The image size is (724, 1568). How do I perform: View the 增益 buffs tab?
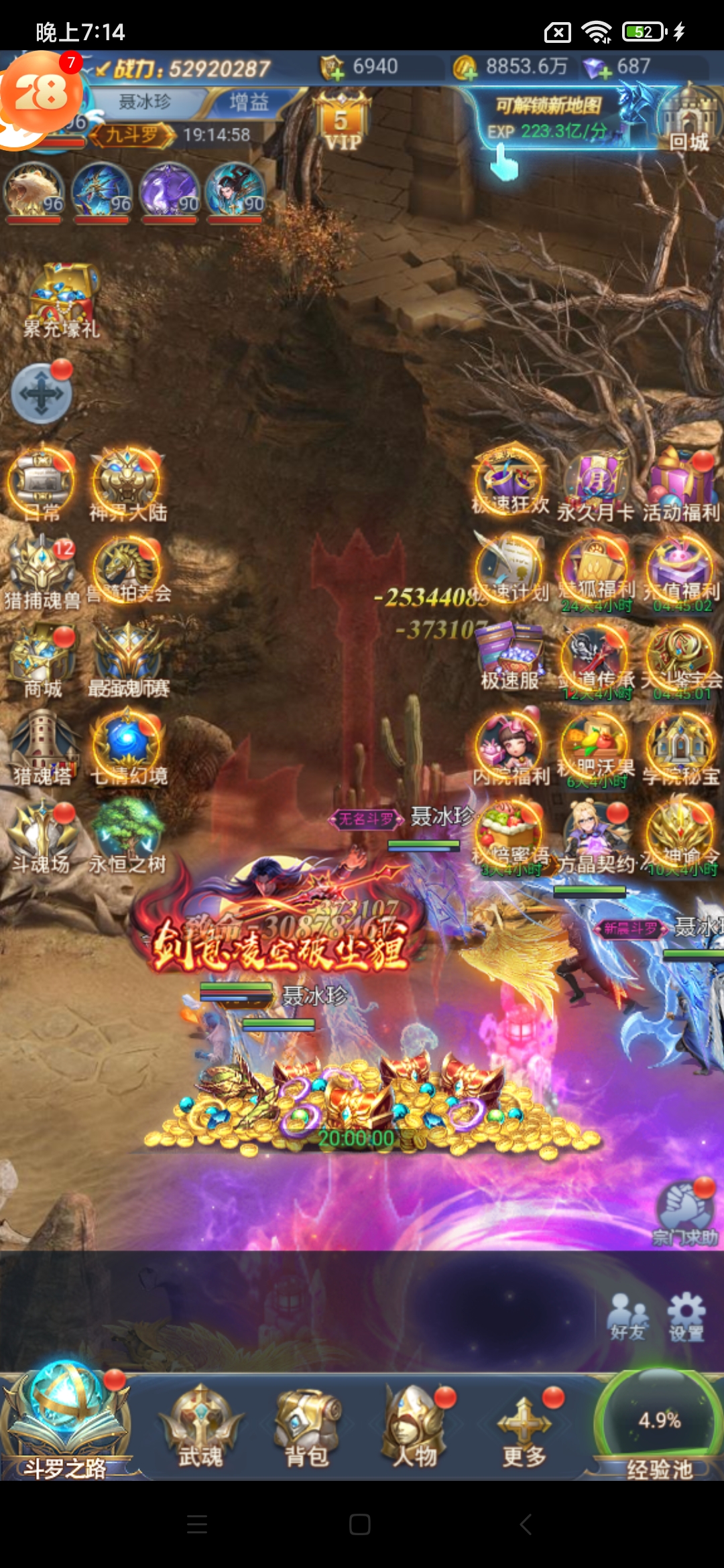pos(249,102)
